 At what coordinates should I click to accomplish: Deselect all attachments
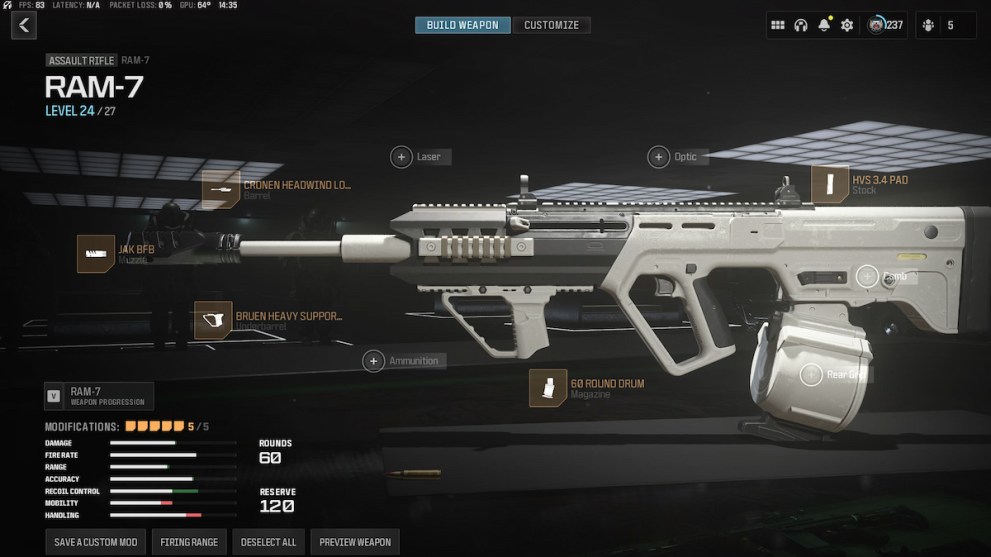tap(268, 542)
